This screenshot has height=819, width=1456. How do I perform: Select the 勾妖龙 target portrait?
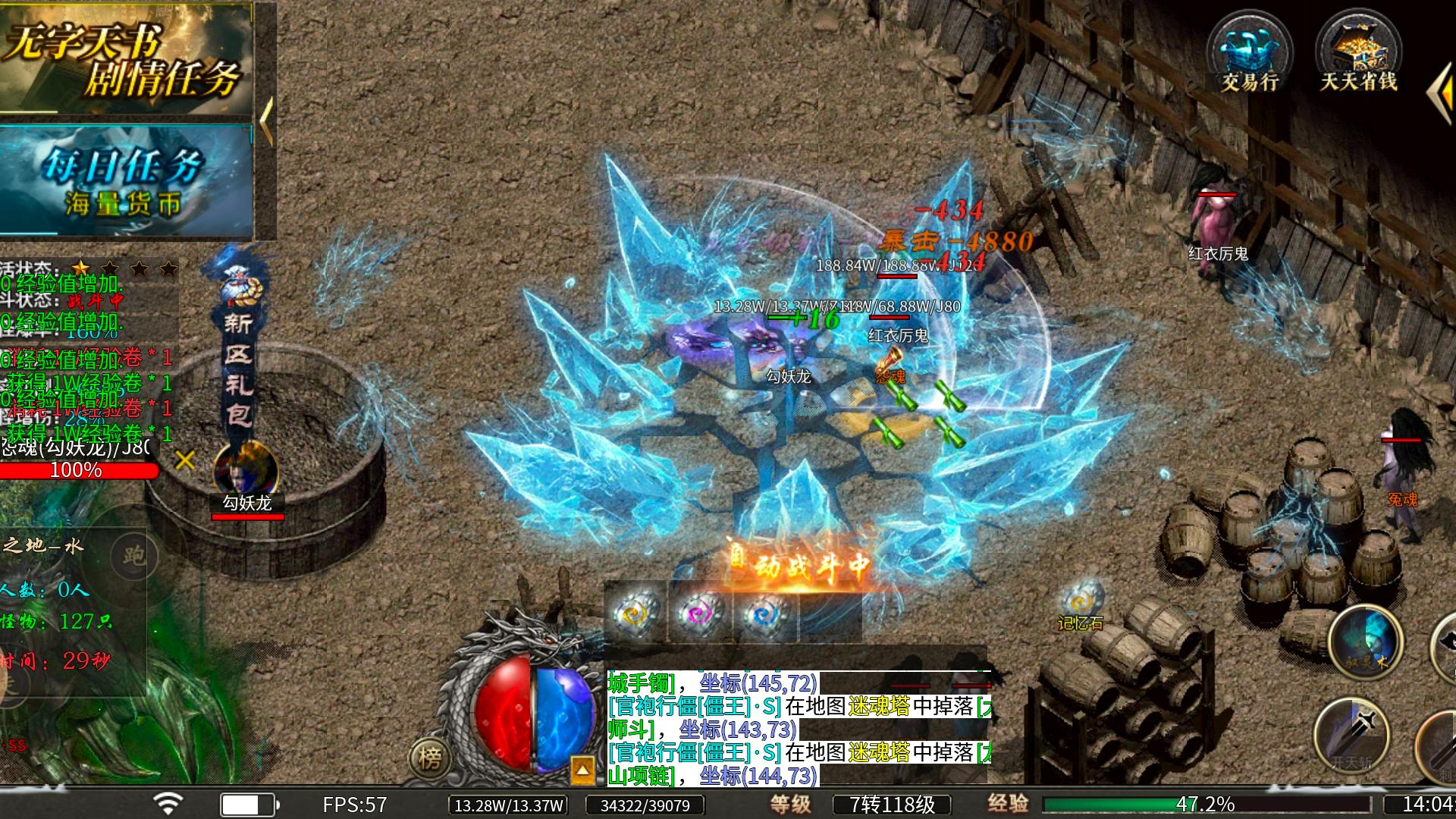[246, 470]
